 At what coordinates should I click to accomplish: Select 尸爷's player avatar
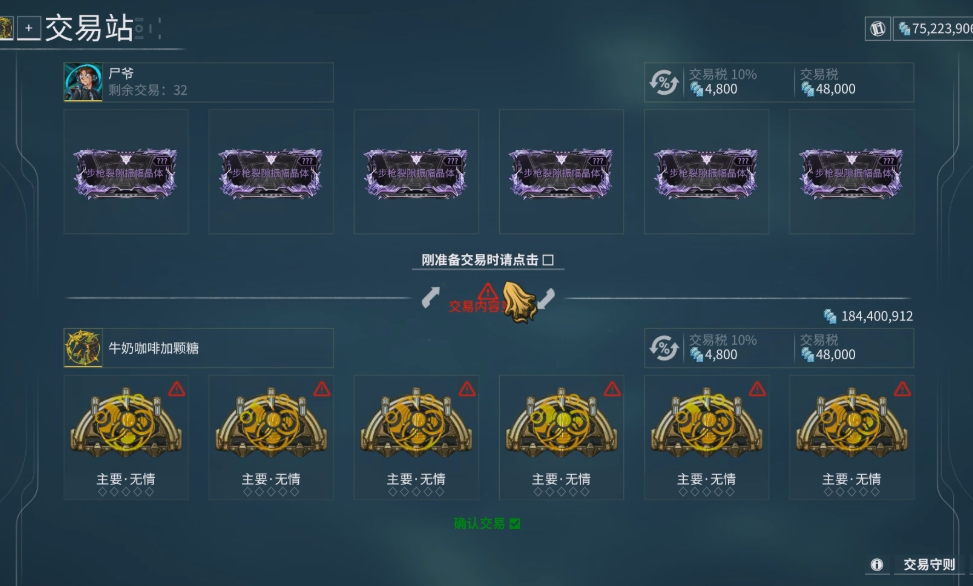(x=83, y=82)
